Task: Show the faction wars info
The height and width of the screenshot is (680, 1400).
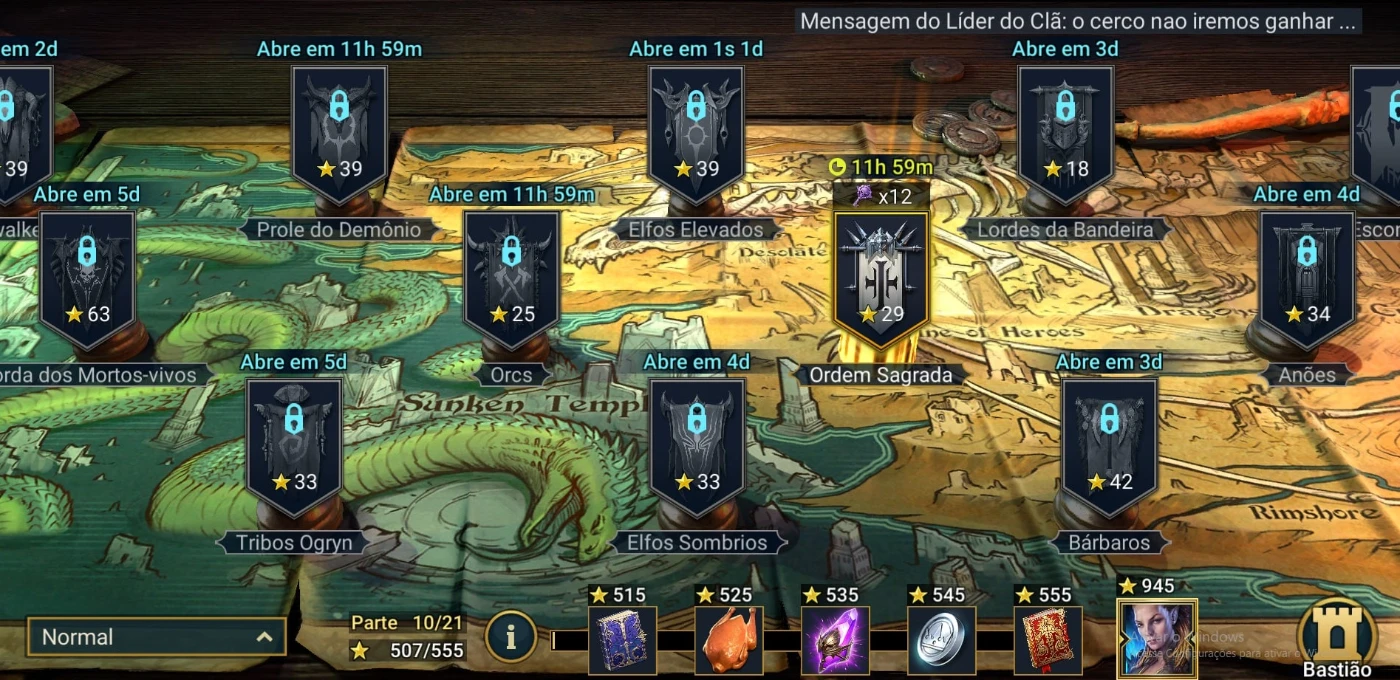Action: [x=510, y=638]
